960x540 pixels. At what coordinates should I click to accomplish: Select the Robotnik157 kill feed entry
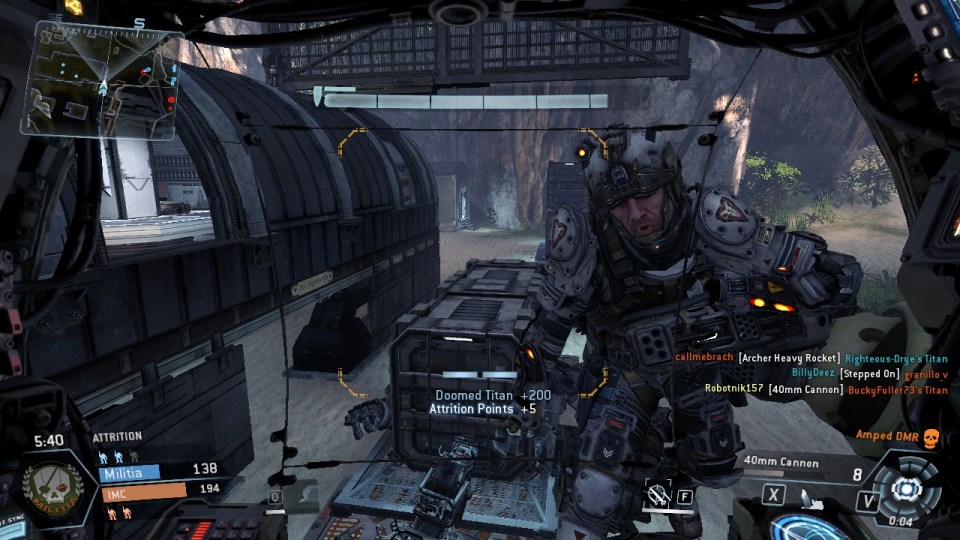click(x=825, y=389)
